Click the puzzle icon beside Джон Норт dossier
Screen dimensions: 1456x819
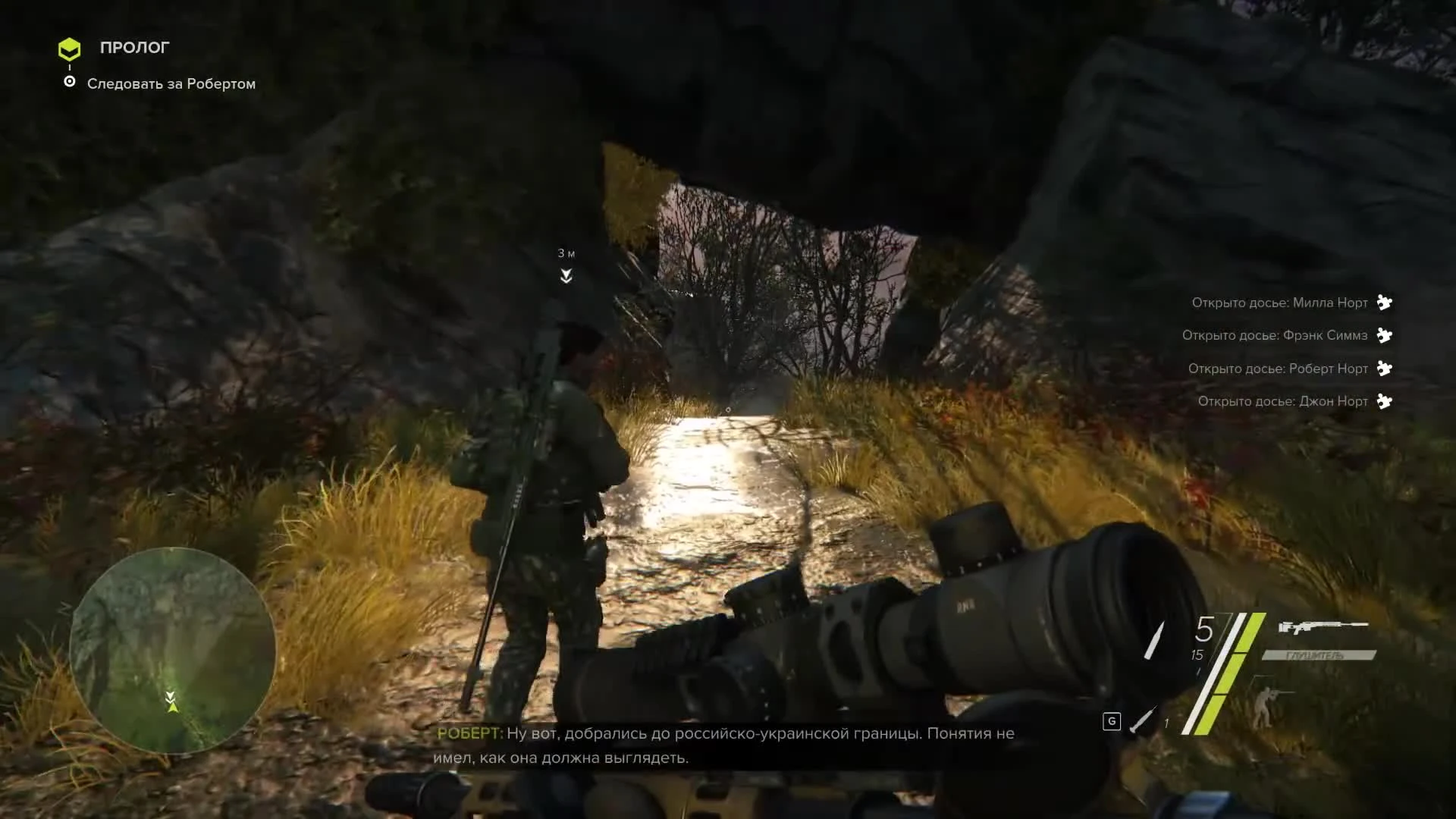(1385, 402)
